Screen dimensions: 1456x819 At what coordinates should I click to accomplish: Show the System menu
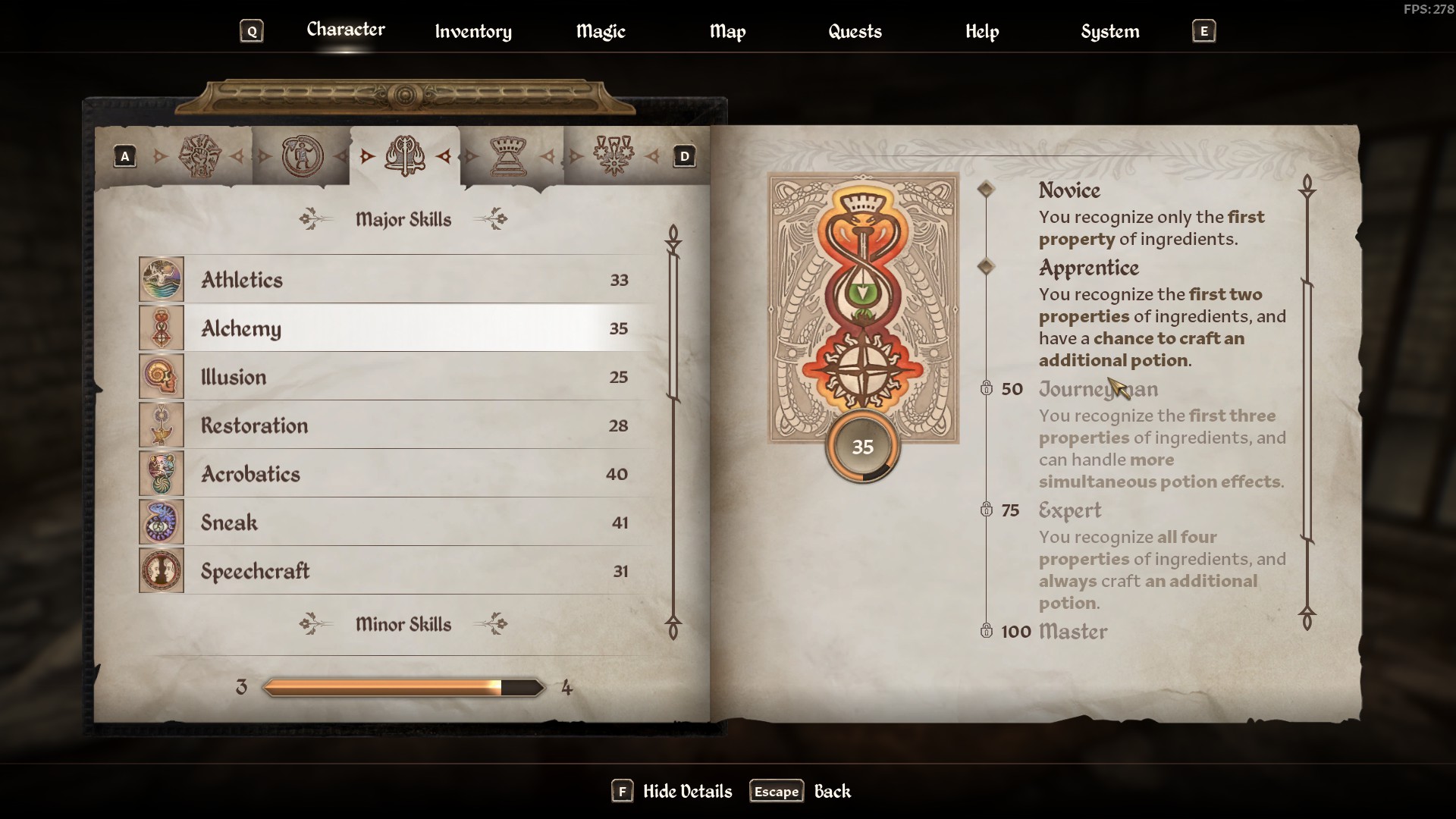(1109, 31)
